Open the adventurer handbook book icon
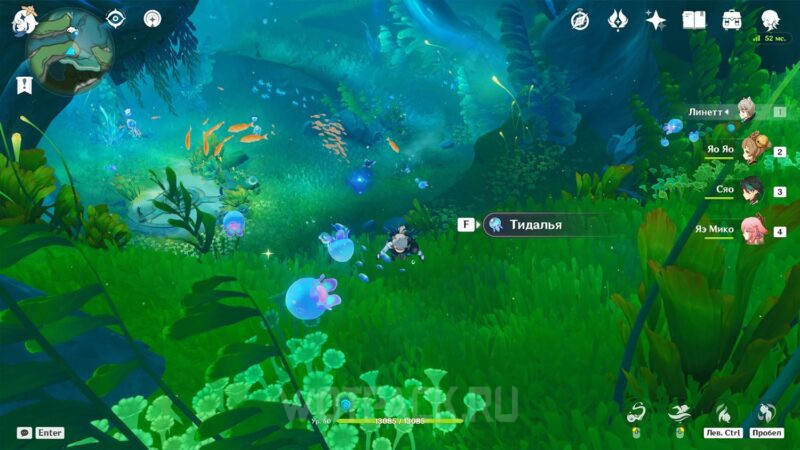The width and height of the screenshot is (800, 450). tap(694, 20)
